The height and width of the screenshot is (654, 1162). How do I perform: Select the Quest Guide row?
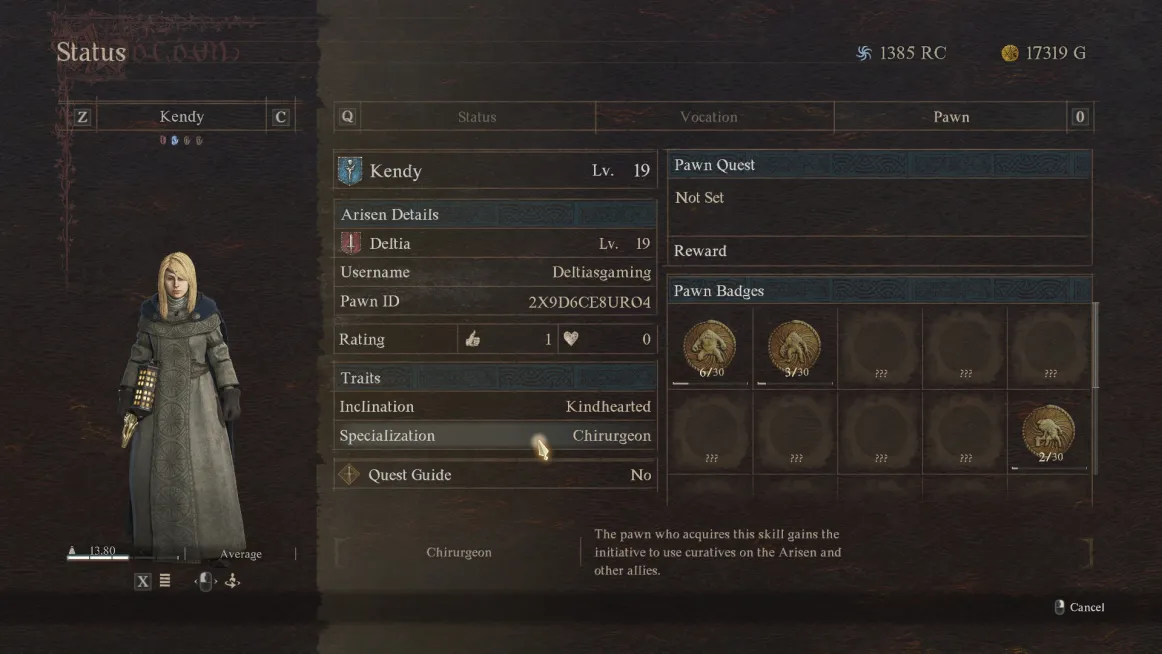click(495, 475)
